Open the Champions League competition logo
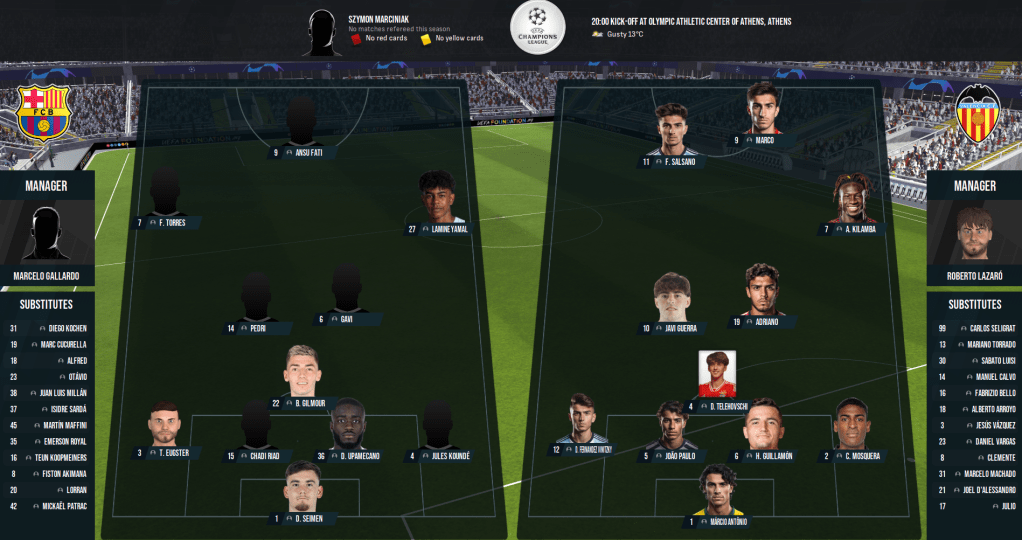 tap(538, 28)
